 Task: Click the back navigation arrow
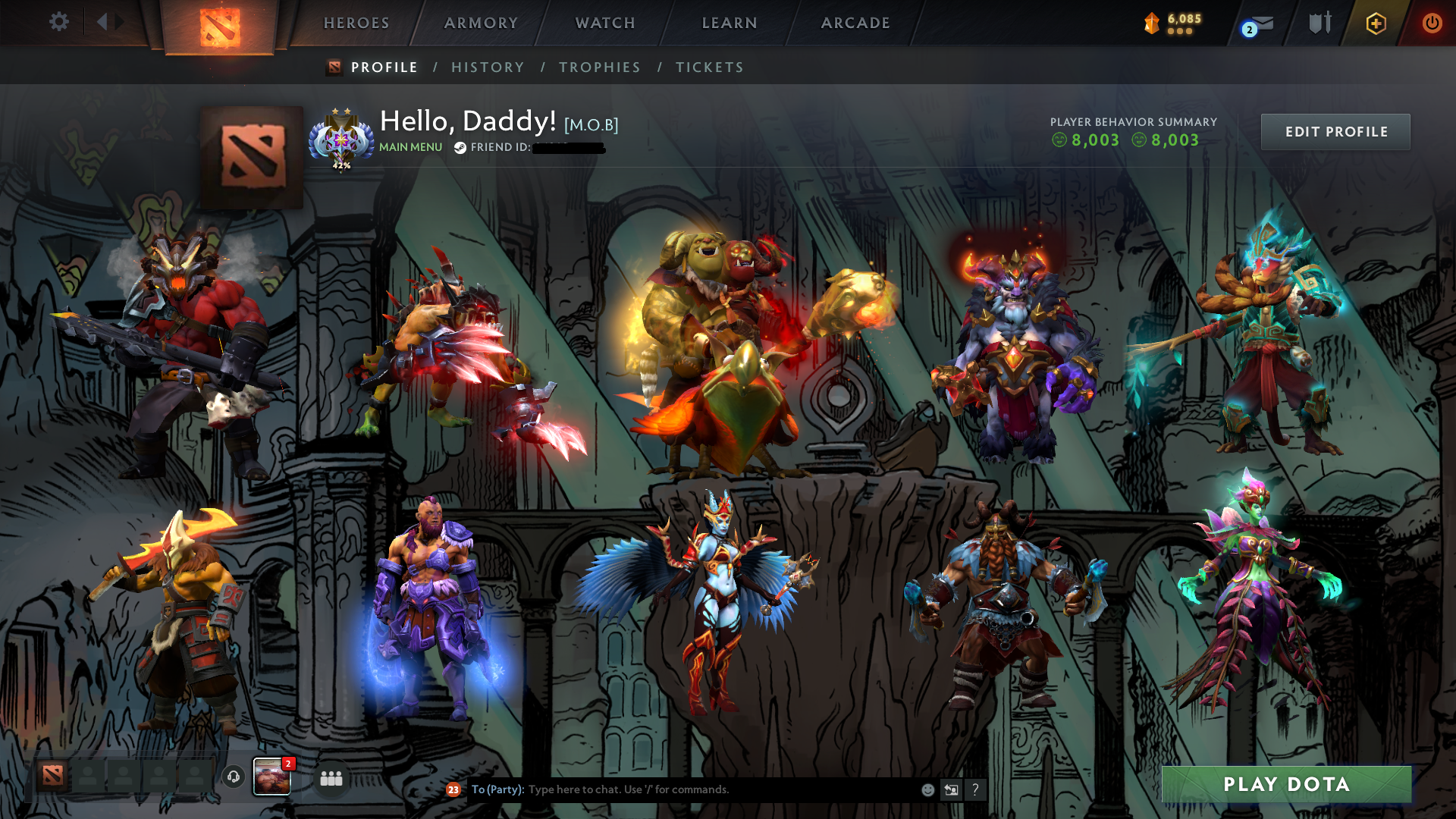(104, 22)
